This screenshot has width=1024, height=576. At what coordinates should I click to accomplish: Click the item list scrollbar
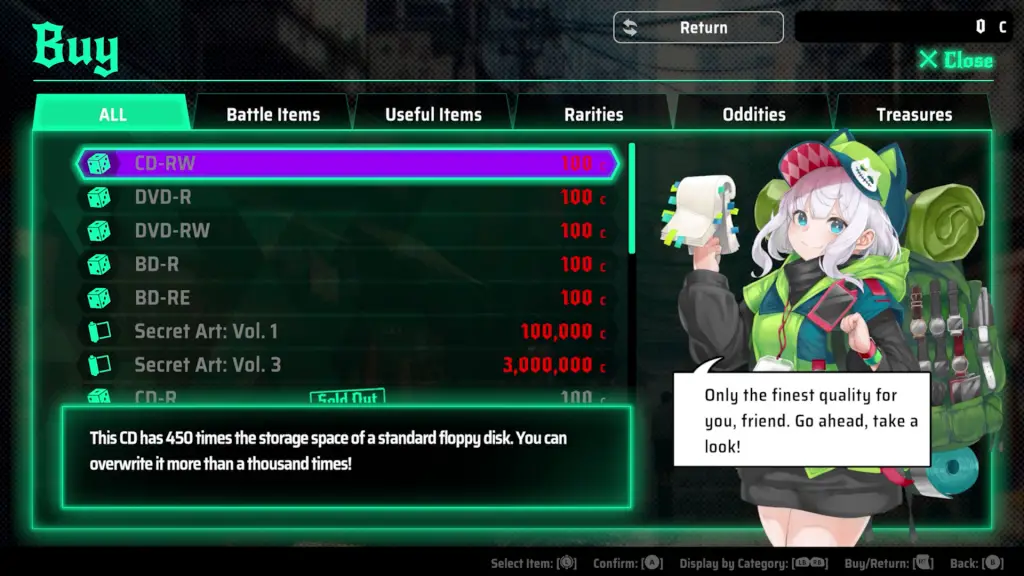[631, 200]
